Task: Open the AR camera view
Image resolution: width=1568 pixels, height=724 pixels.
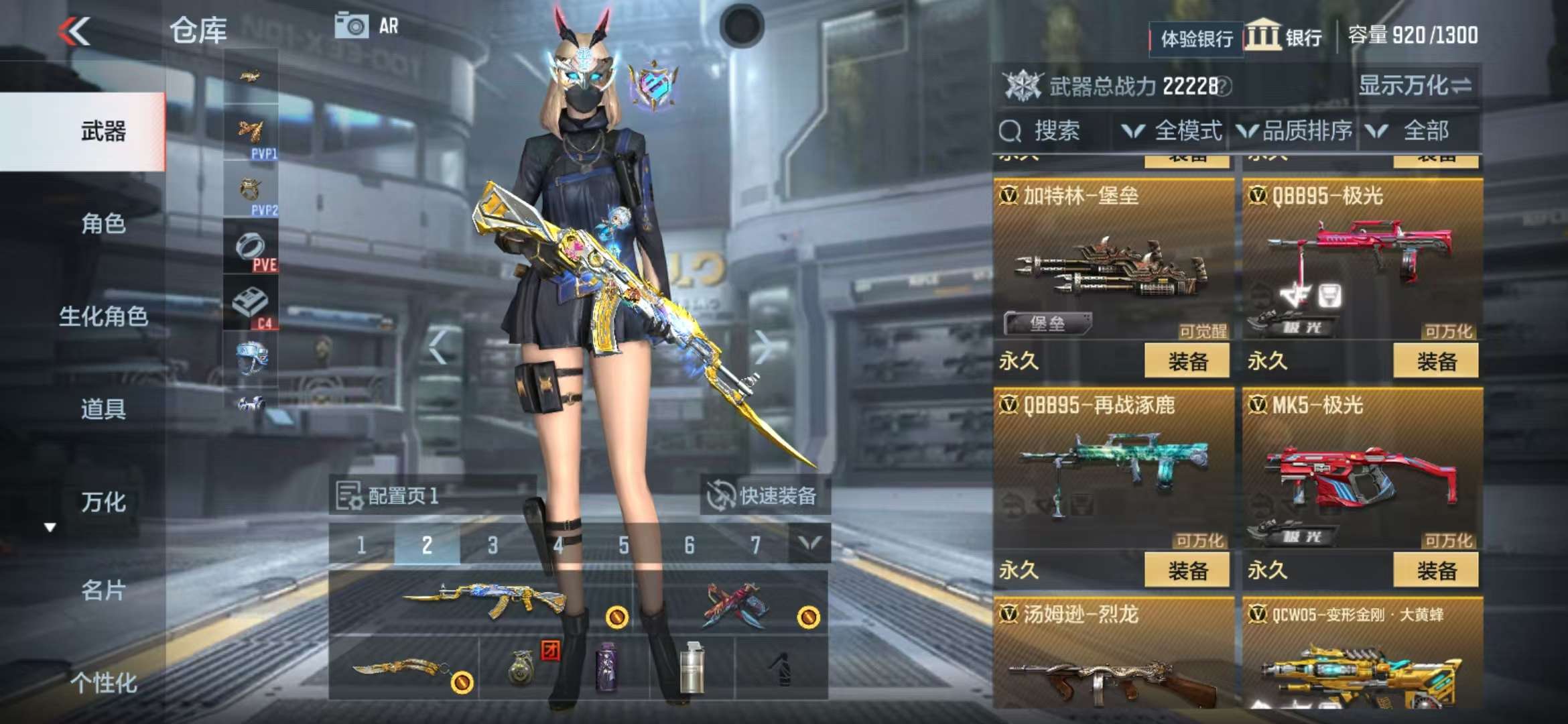Action: tap(367, 26)
